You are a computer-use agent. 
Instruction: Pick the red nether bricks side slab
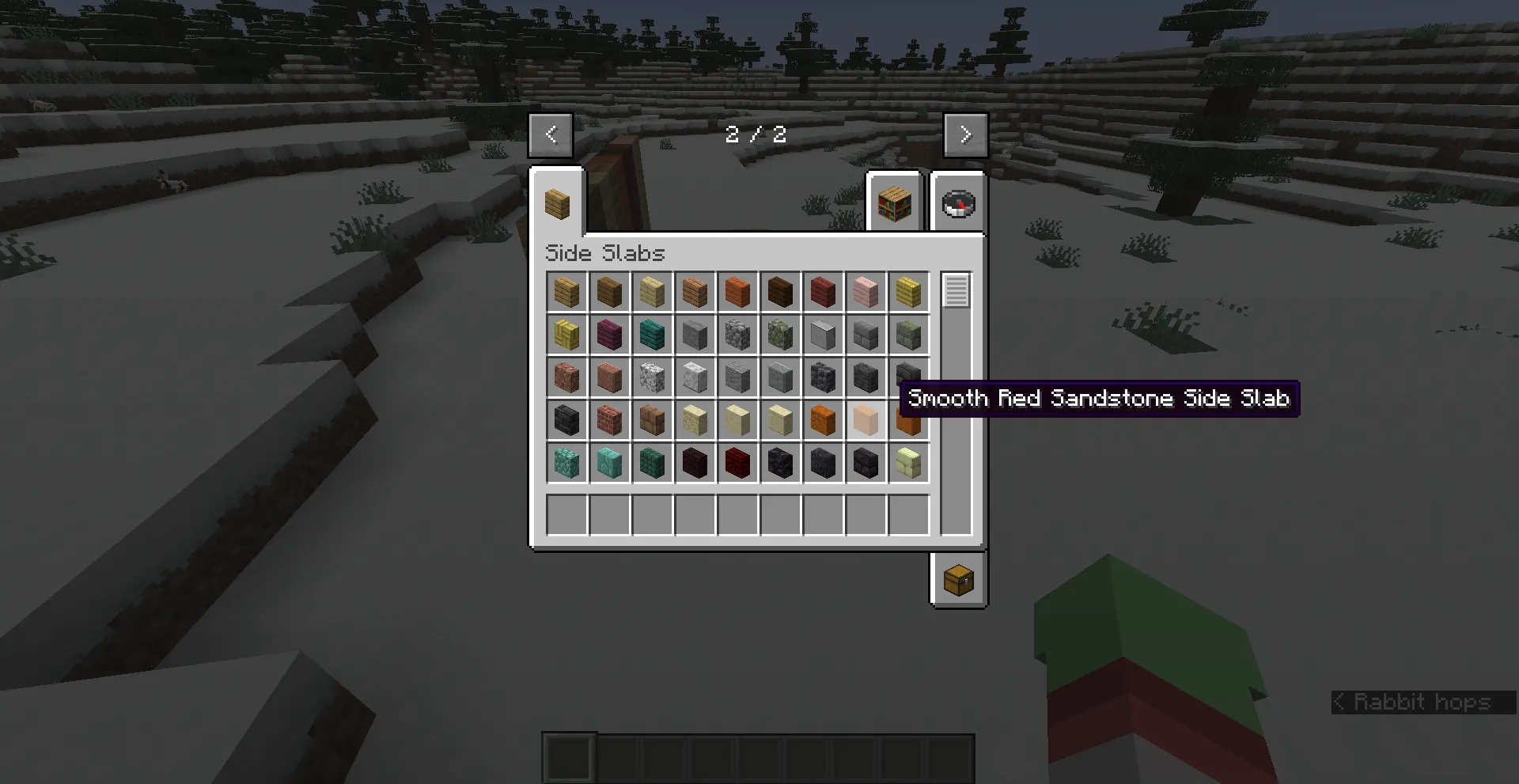coord(737,464)
